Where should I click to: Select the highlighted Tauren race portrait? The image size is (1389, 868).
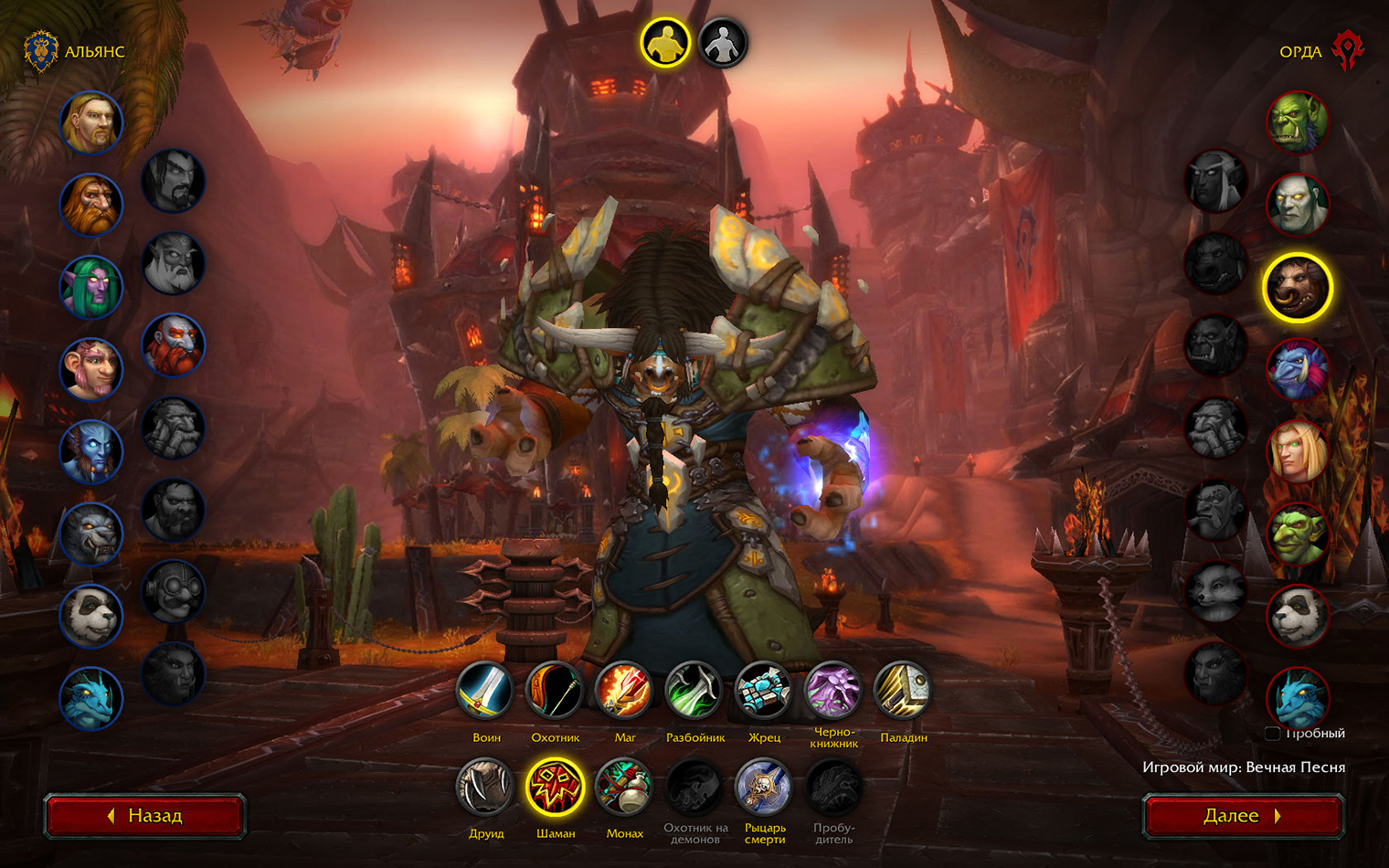point(1298,288)
